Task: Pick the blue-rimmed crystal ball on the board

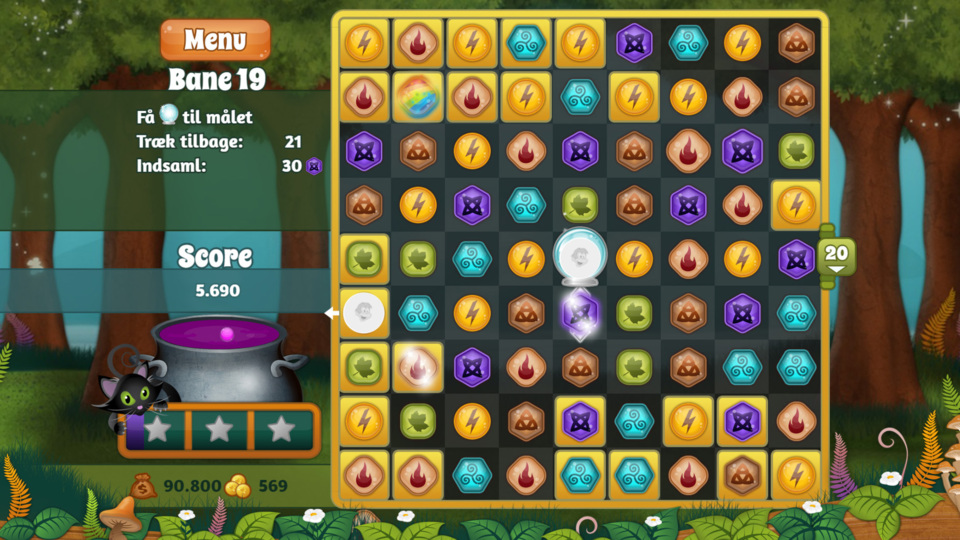Action: [x=579, y=257]
